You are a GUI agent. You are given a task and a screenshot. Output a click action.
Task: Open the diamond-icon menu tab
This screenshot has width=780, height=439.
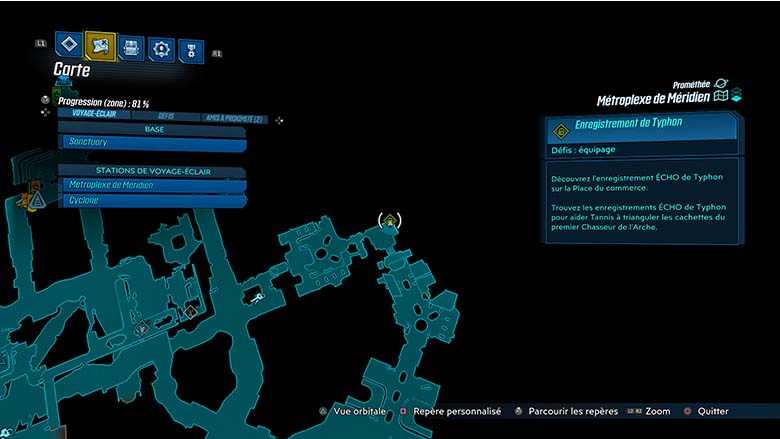click(x=68, y=44)
